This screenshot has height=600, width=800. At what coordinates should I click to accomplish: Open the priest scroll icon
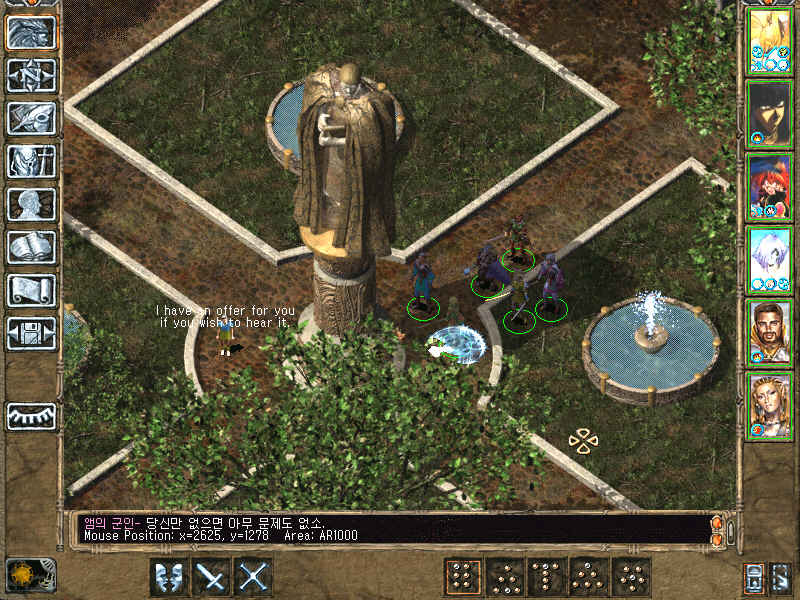click(x=31, y=290)
